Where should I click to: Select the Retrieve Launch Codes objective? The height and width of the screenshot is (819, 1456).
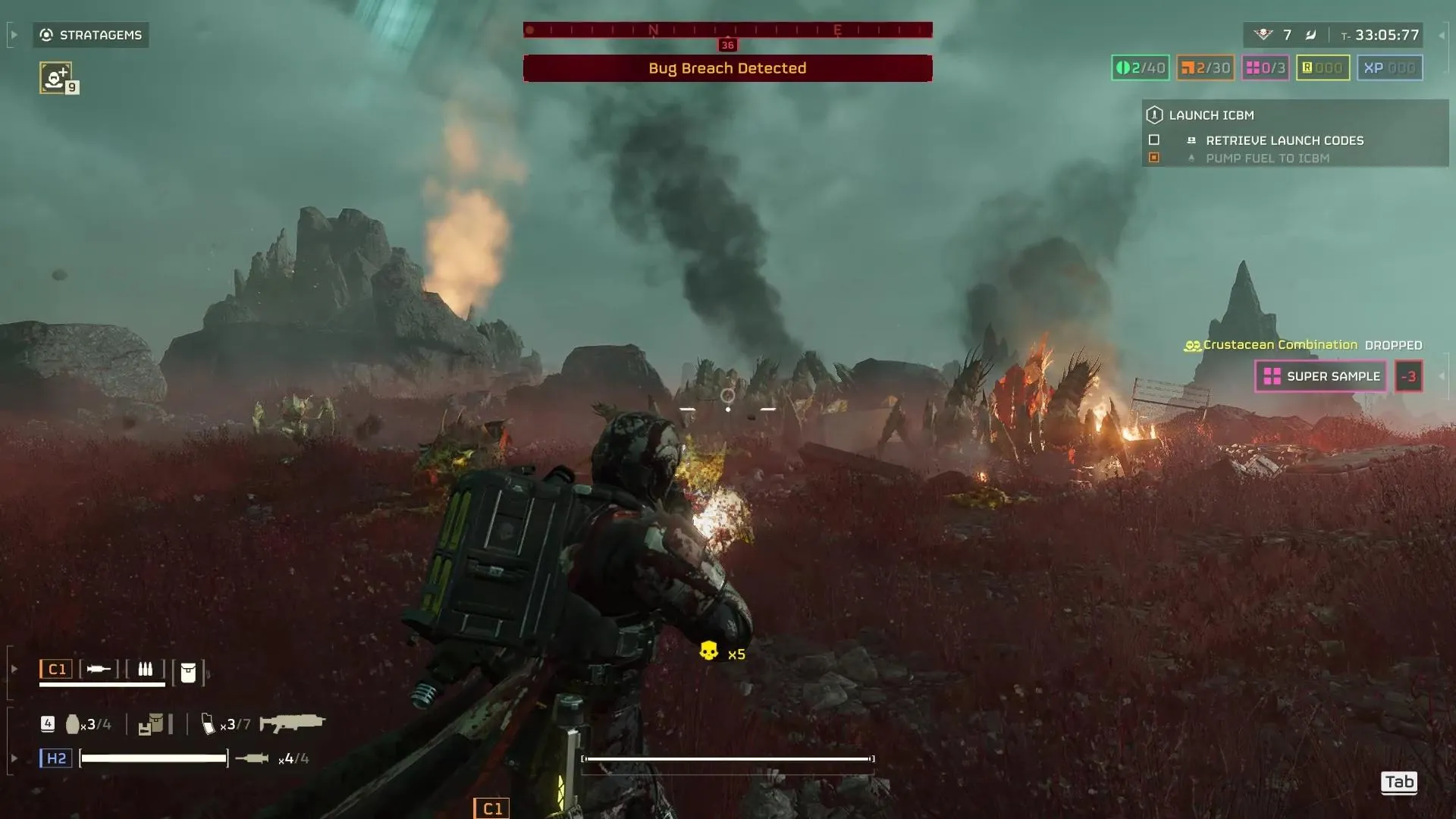pos(1284,140)
